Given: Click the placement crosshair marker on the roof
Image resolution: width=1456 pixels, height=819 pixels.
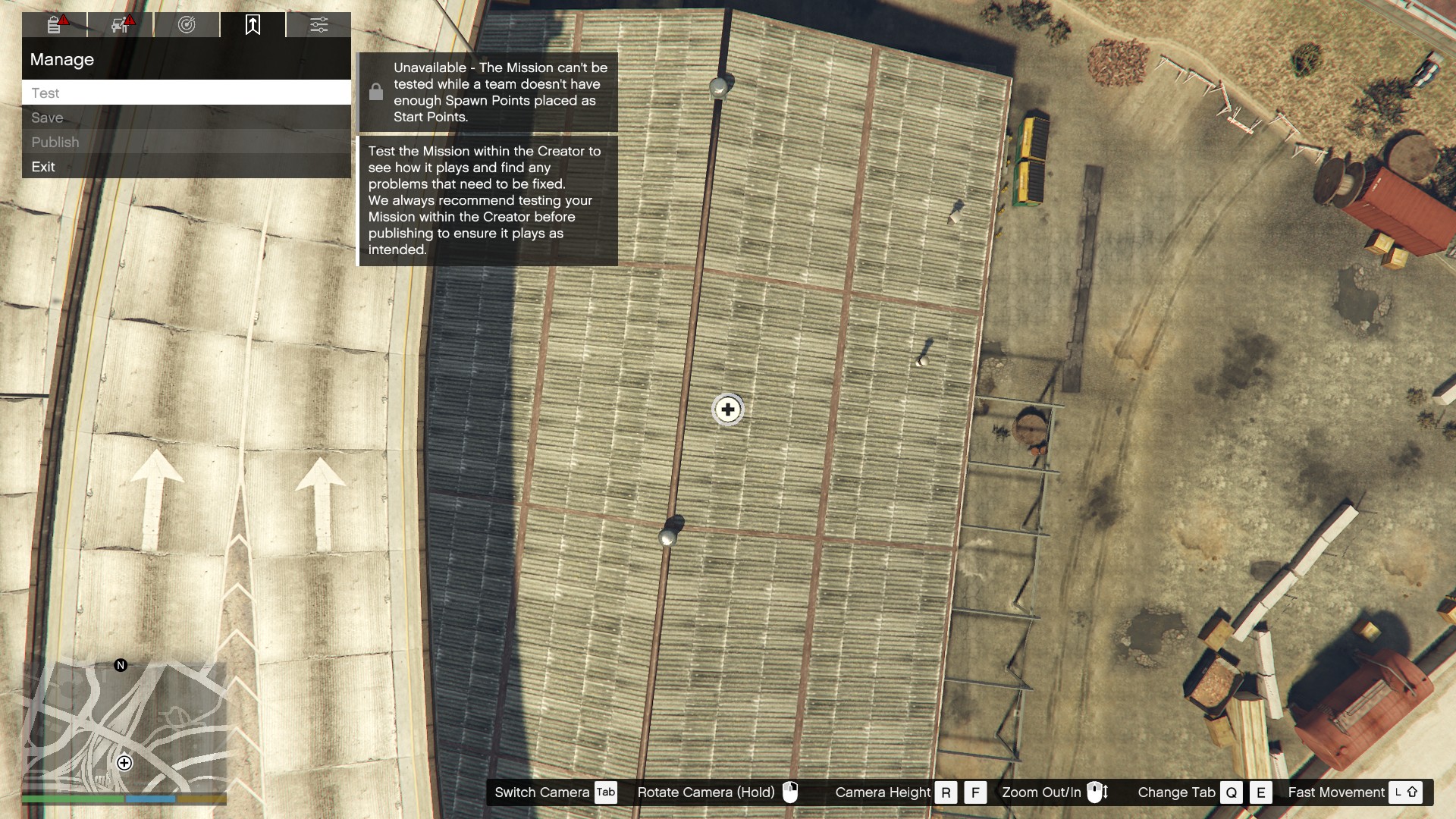Looking at the screenshot, I should pyautogui.click(x=726, y=409).
